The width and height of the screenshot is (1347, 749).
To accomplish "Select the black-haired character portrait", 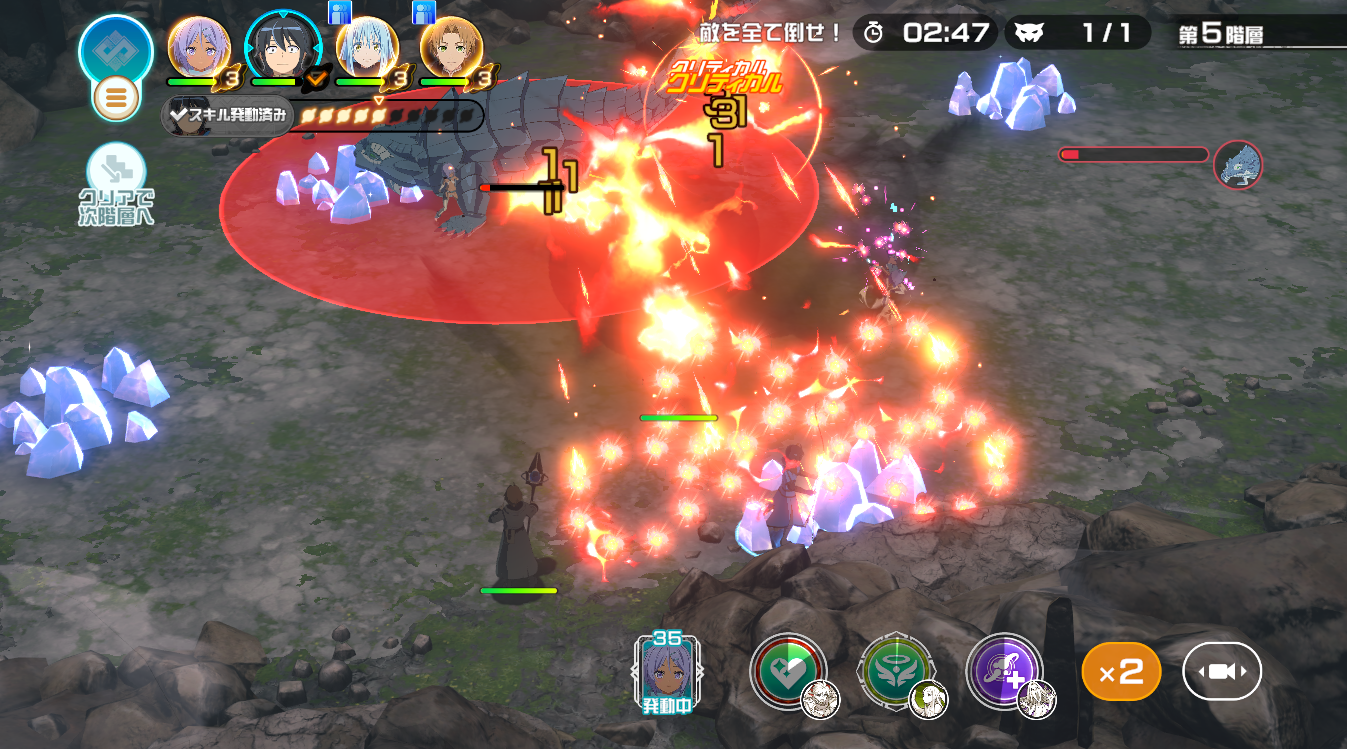I will coord(283,47).
